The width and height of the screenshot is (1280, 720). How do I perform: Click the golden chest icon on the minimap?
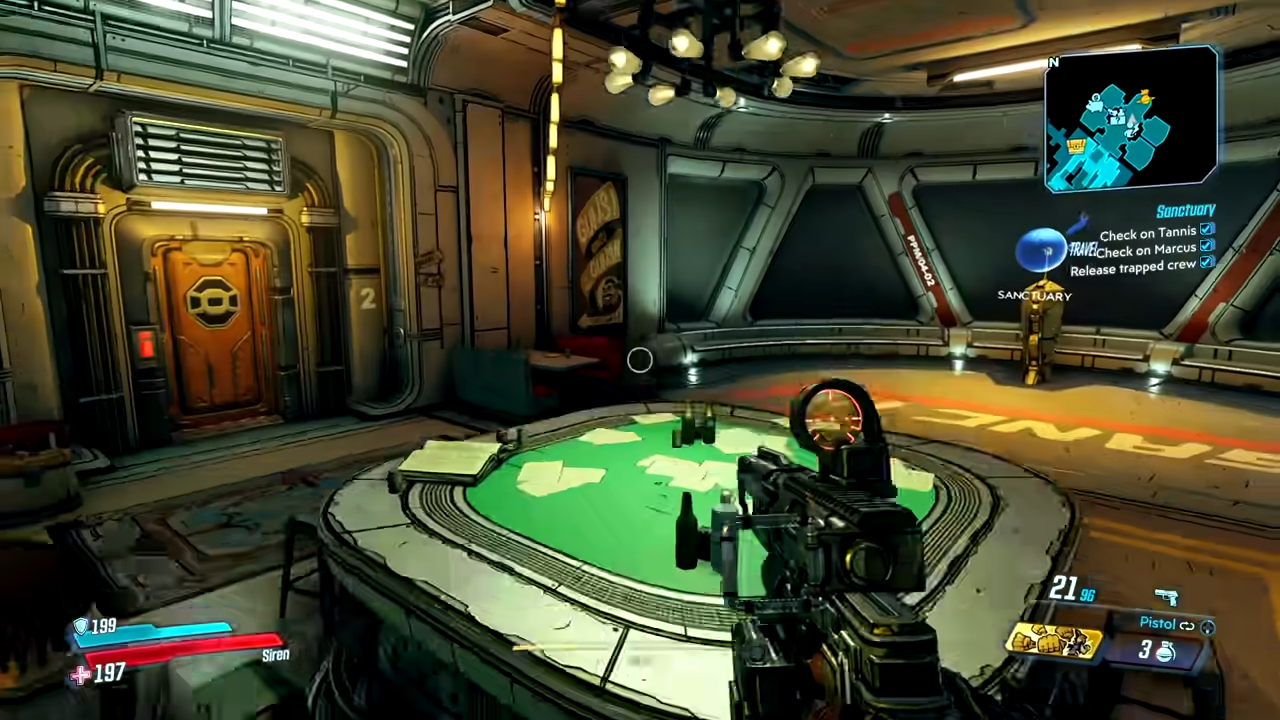coord(1076,146)
